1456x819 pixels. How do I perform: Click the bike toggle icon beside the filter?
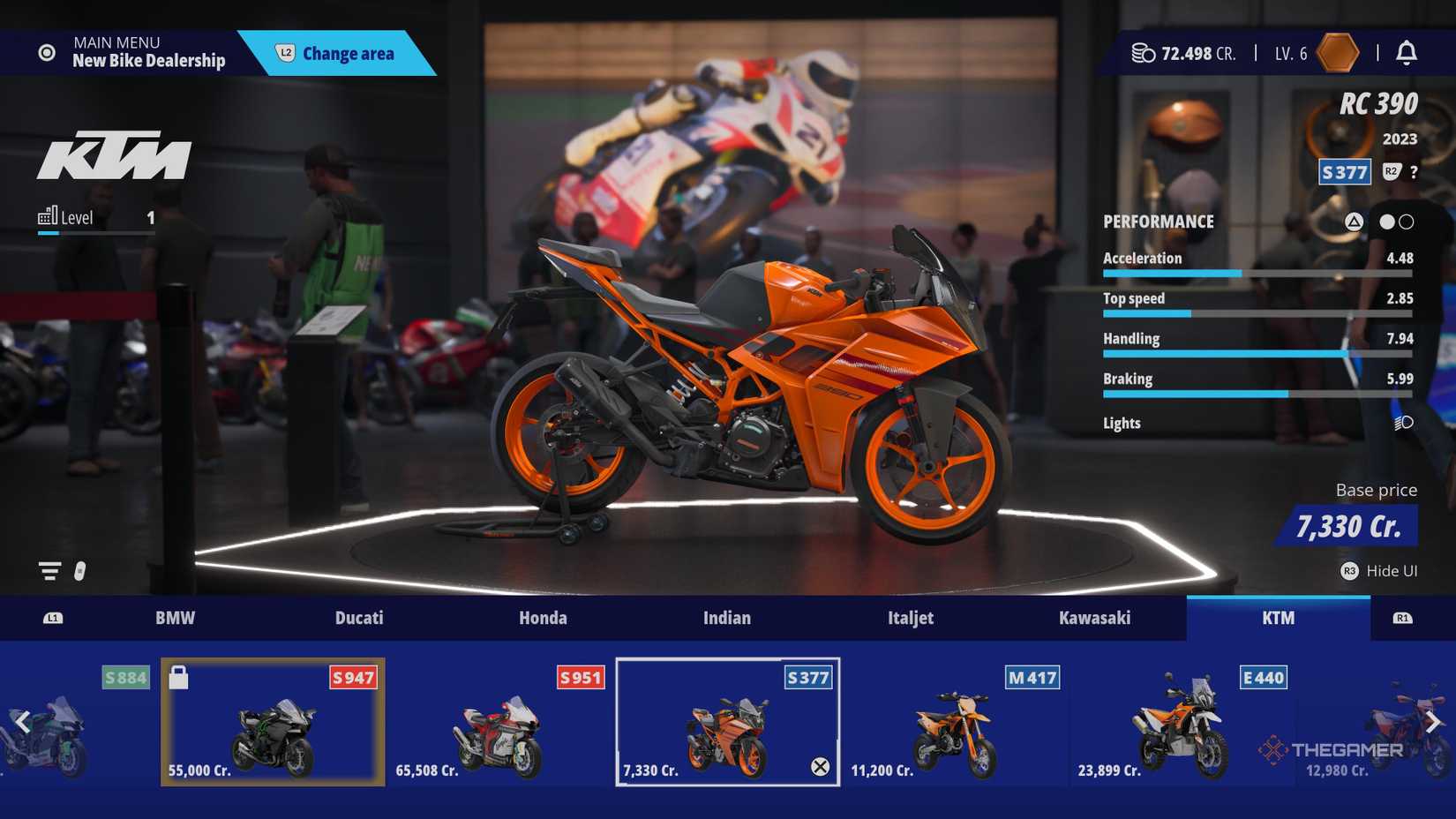(80, 571)
